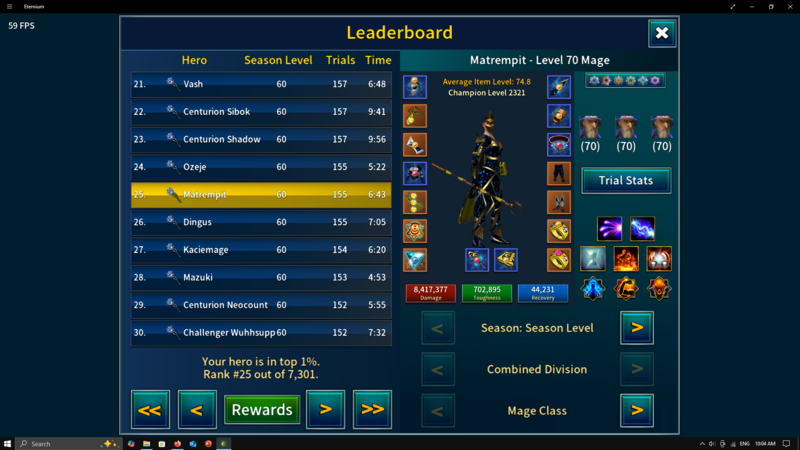Select Centurion Sibok's entry
800x450 pixels.
pyautogui.click(x=261, y=112)
